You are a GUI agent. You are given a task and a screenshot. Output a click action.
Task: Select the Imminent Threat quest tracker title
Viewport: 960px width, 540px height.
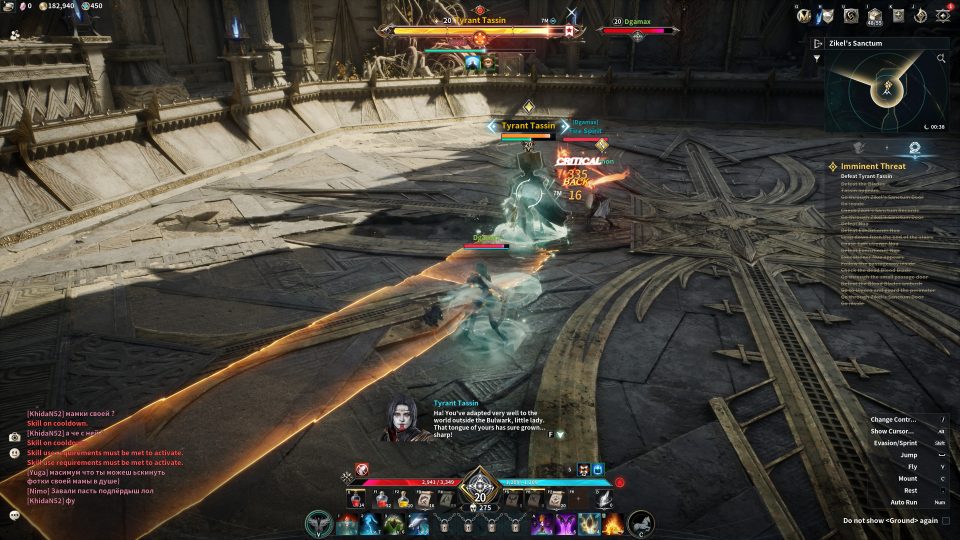[873, 166]
